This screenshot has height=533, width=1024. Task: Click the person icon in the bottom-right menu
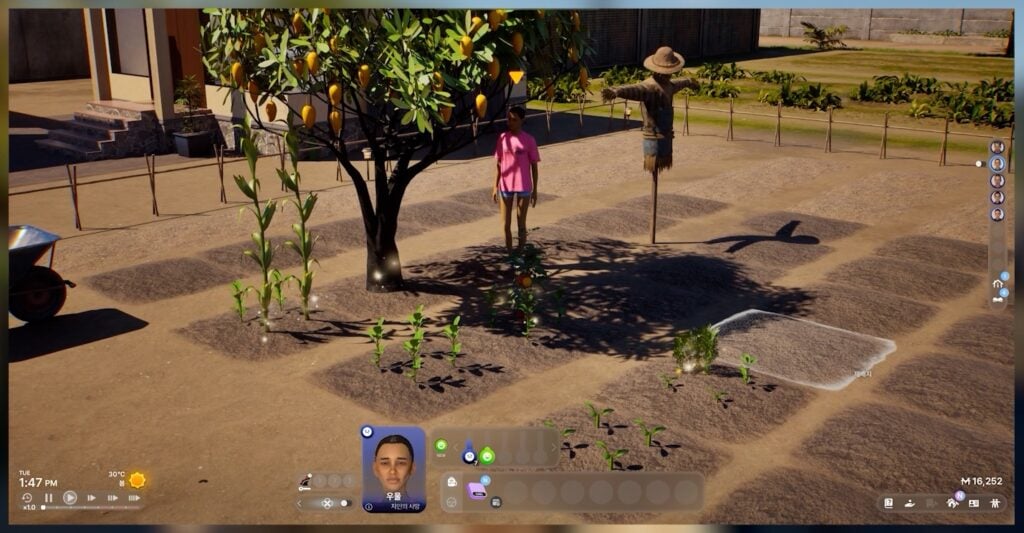click(x=995, y=503)
